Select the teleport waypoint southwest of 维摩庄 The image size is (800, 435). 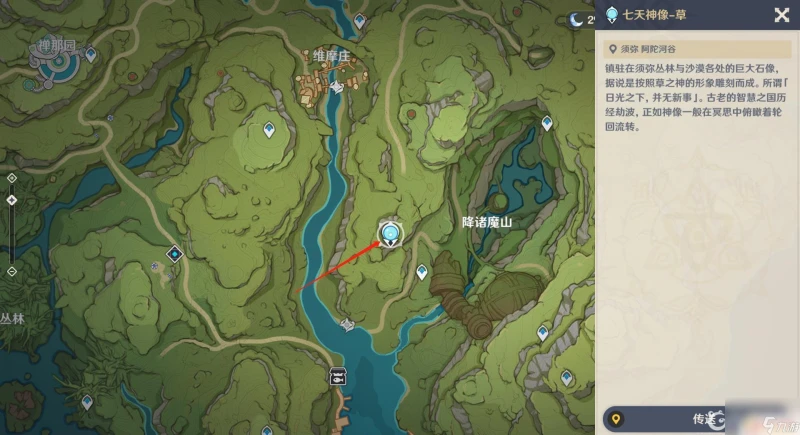click(x=268, y=129)
